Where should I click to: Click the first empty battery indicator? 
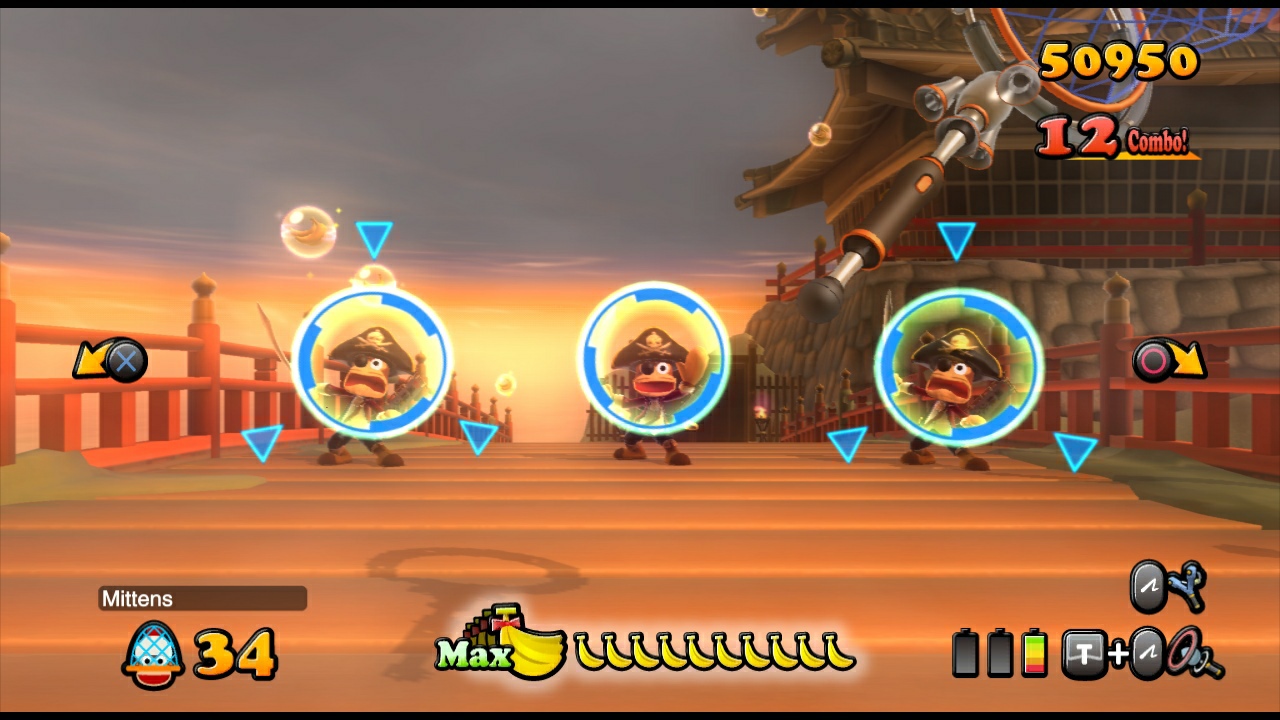pyautogui.click(x=965, y=651)
